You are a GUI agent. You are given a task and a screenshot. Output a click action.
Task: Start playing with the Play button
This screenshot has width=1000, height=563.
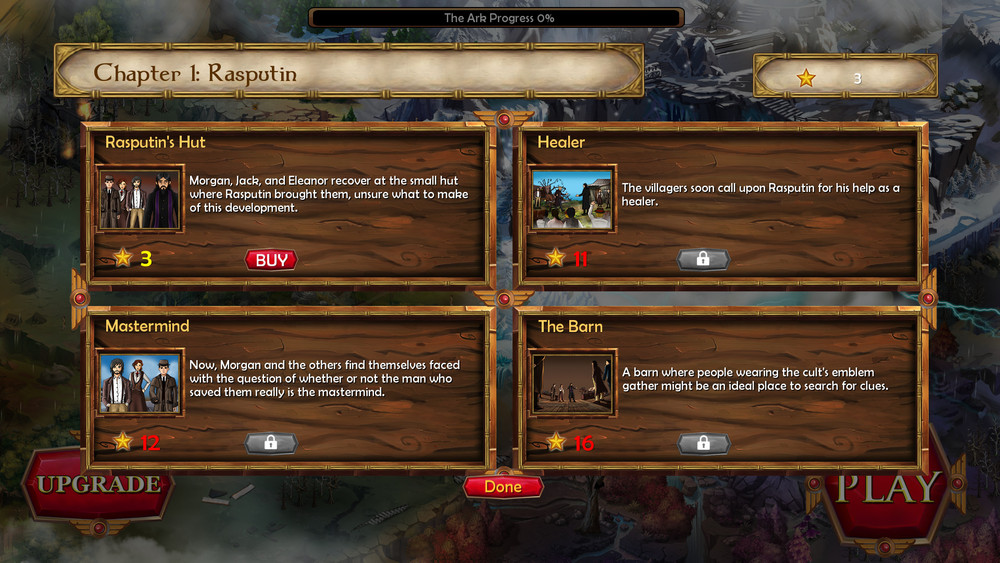[x=888, y=488]
